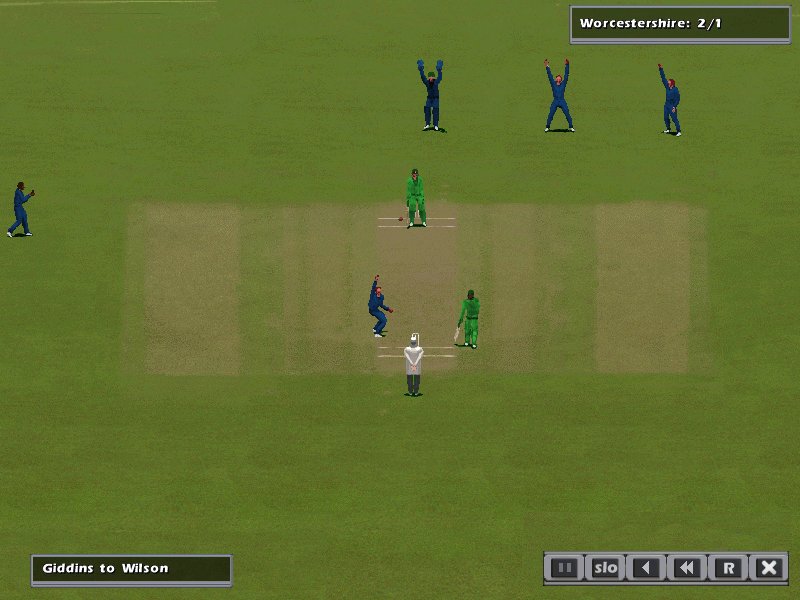Rewind using the double left arrow button

coord(687,568)
